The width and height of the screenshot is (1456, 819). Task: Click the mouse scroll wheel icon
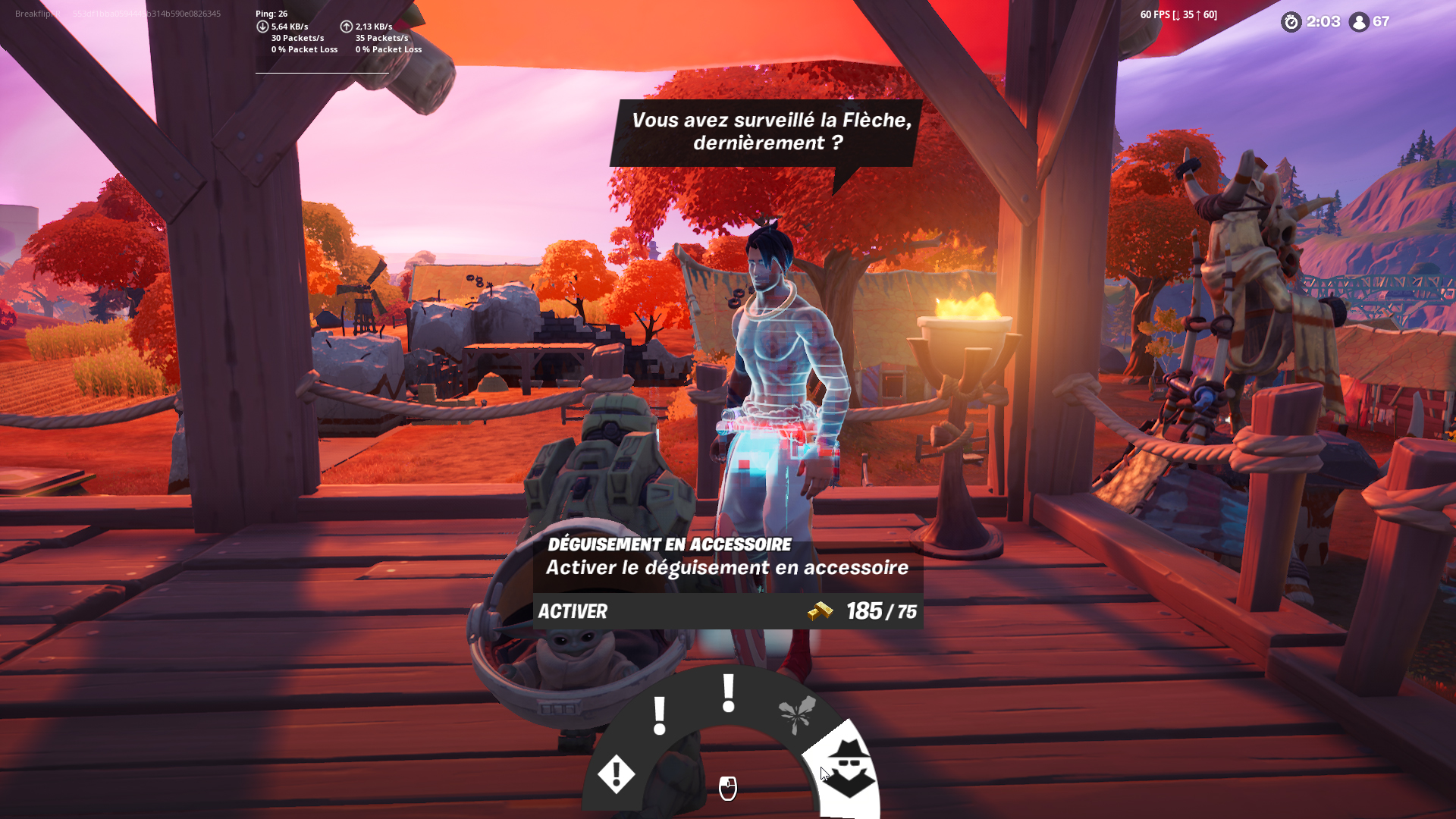click(727, 789)
